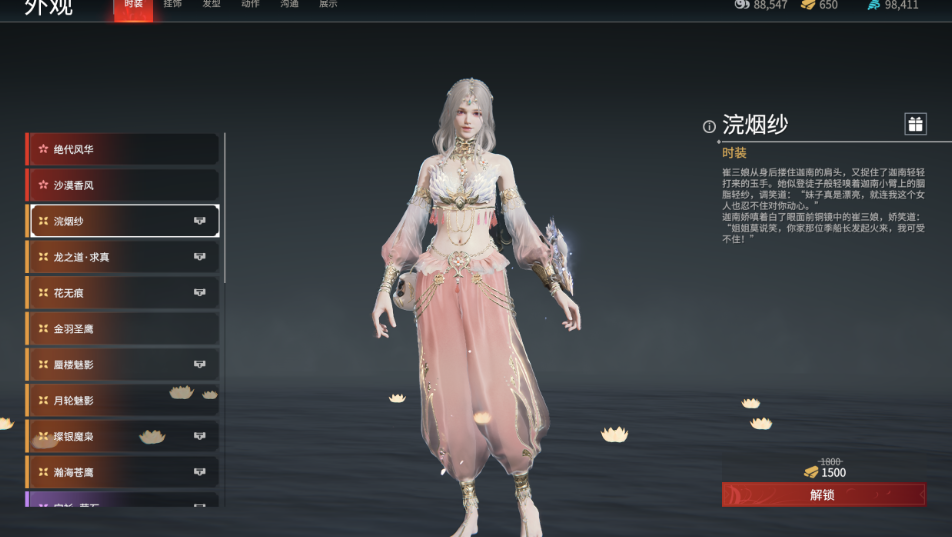Open the 沟通 tab

click(289, 5)
